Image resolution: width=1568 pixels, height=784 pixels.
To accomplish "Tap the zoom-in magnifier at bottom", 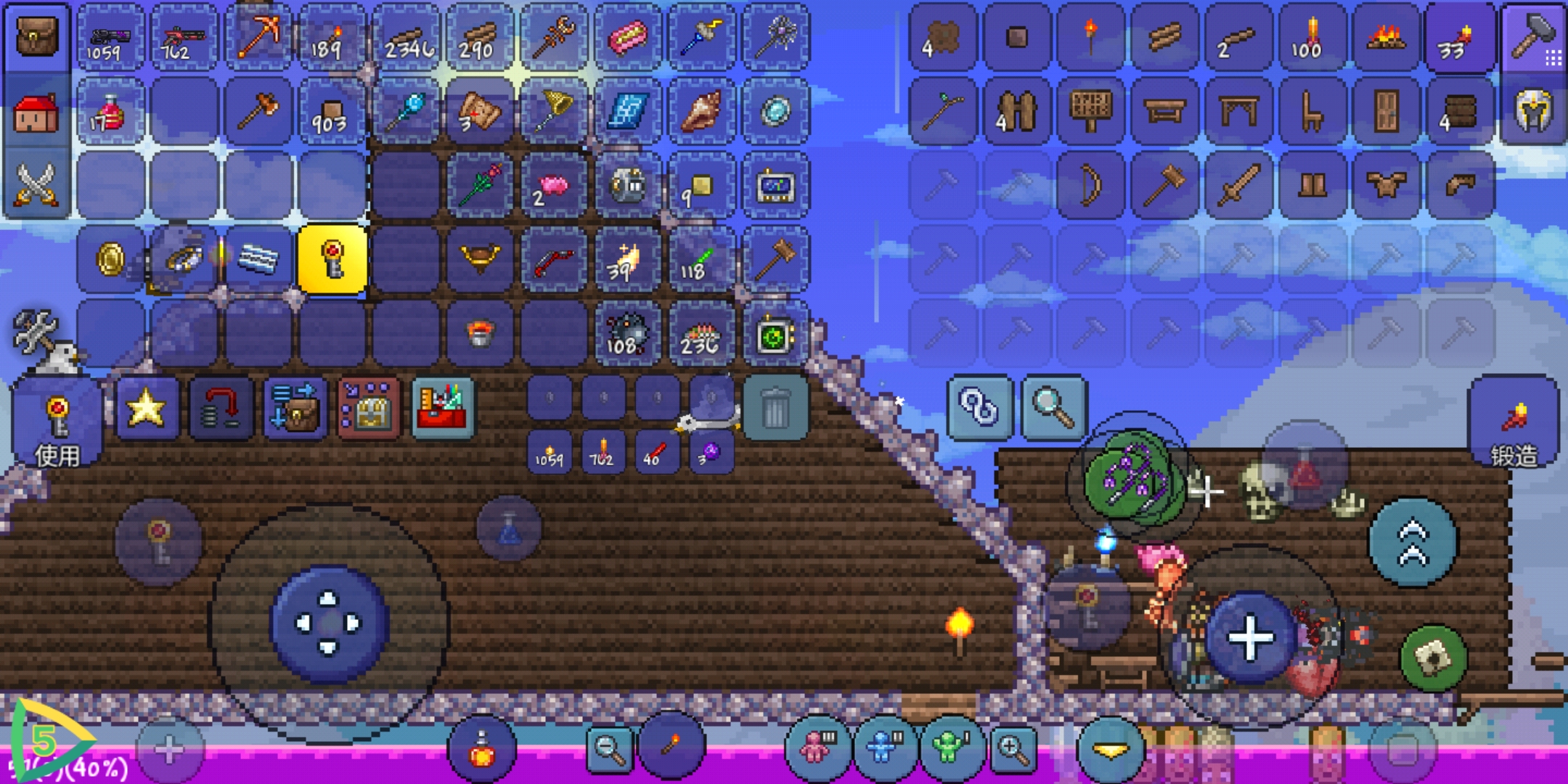I will (1013, 748).
